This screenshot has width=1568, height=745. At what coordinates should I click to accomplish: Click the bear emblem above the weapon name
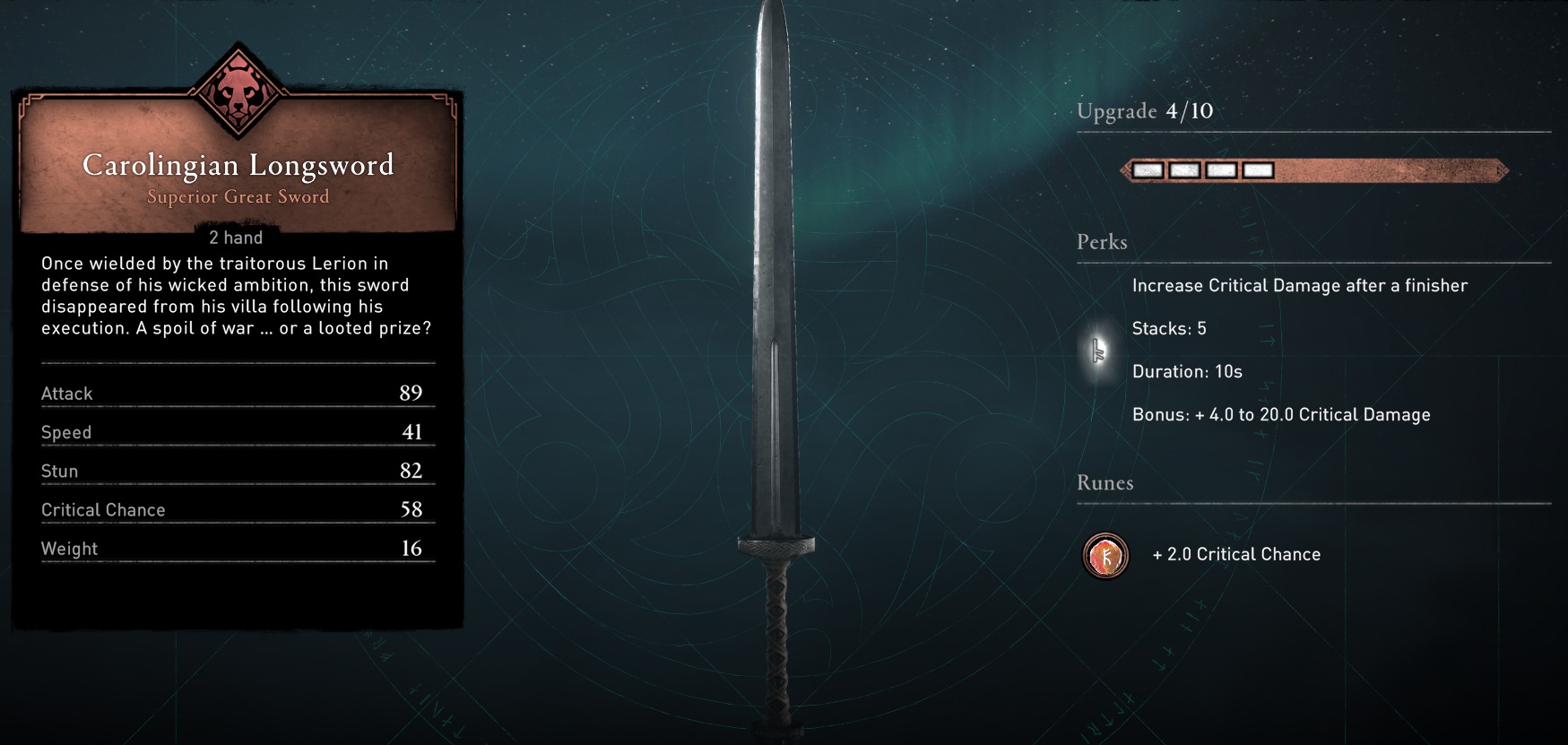[x=238, y=91]
